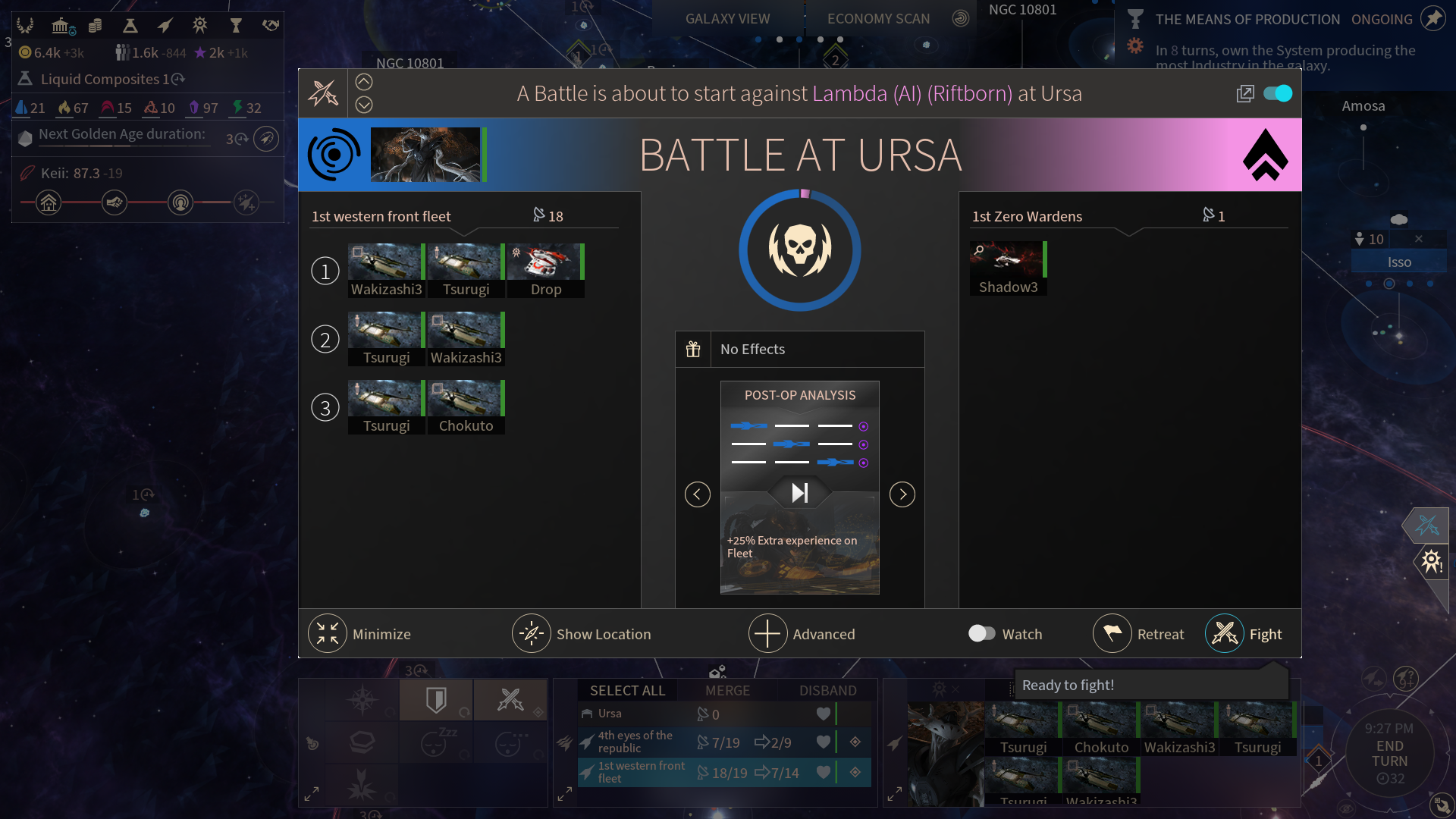
Task: Select the Drop ship in flotilla one
Action: pyautogui.click(x=546, y=270)
